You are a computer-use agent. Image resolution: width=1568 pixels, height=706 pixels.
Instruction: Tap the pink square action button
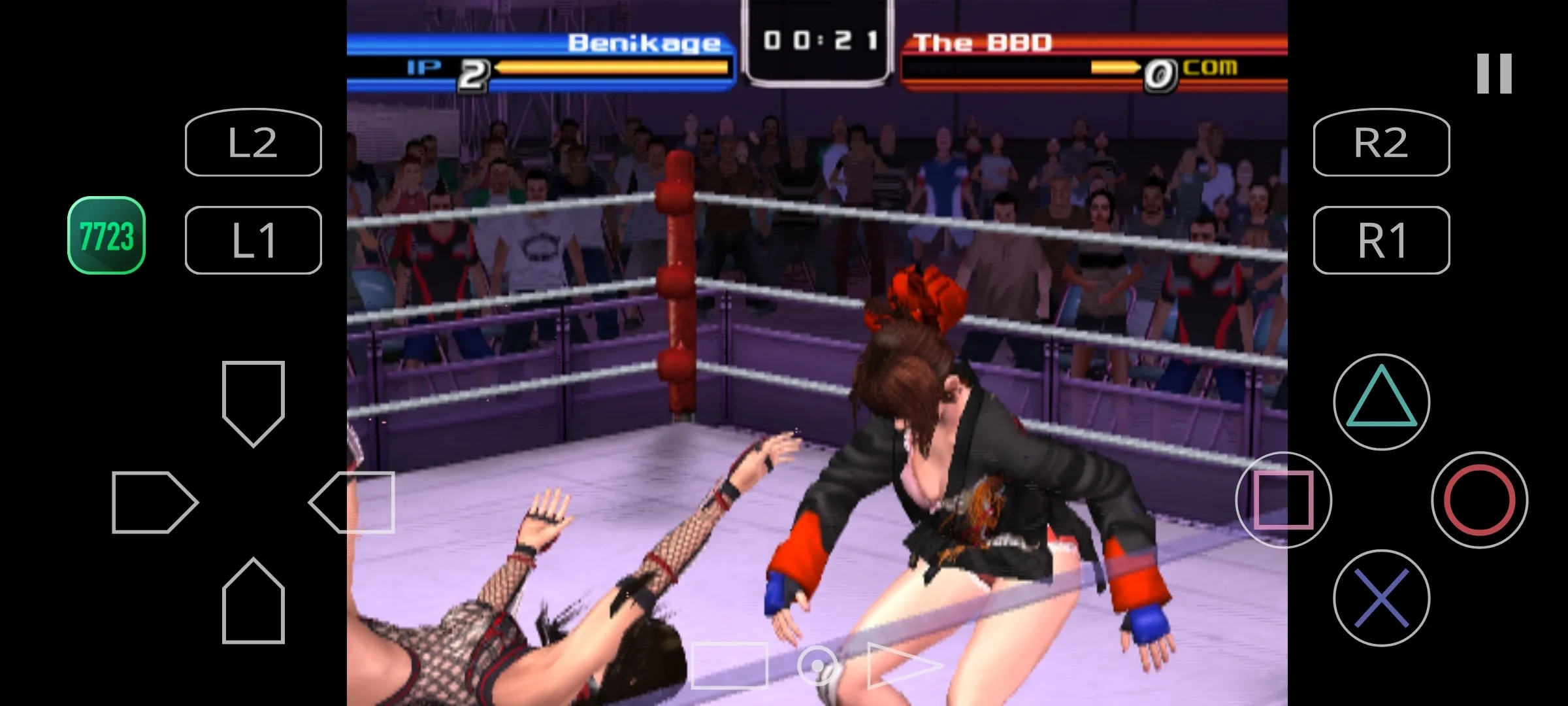pyautogui.click(x=1283, y=499)
